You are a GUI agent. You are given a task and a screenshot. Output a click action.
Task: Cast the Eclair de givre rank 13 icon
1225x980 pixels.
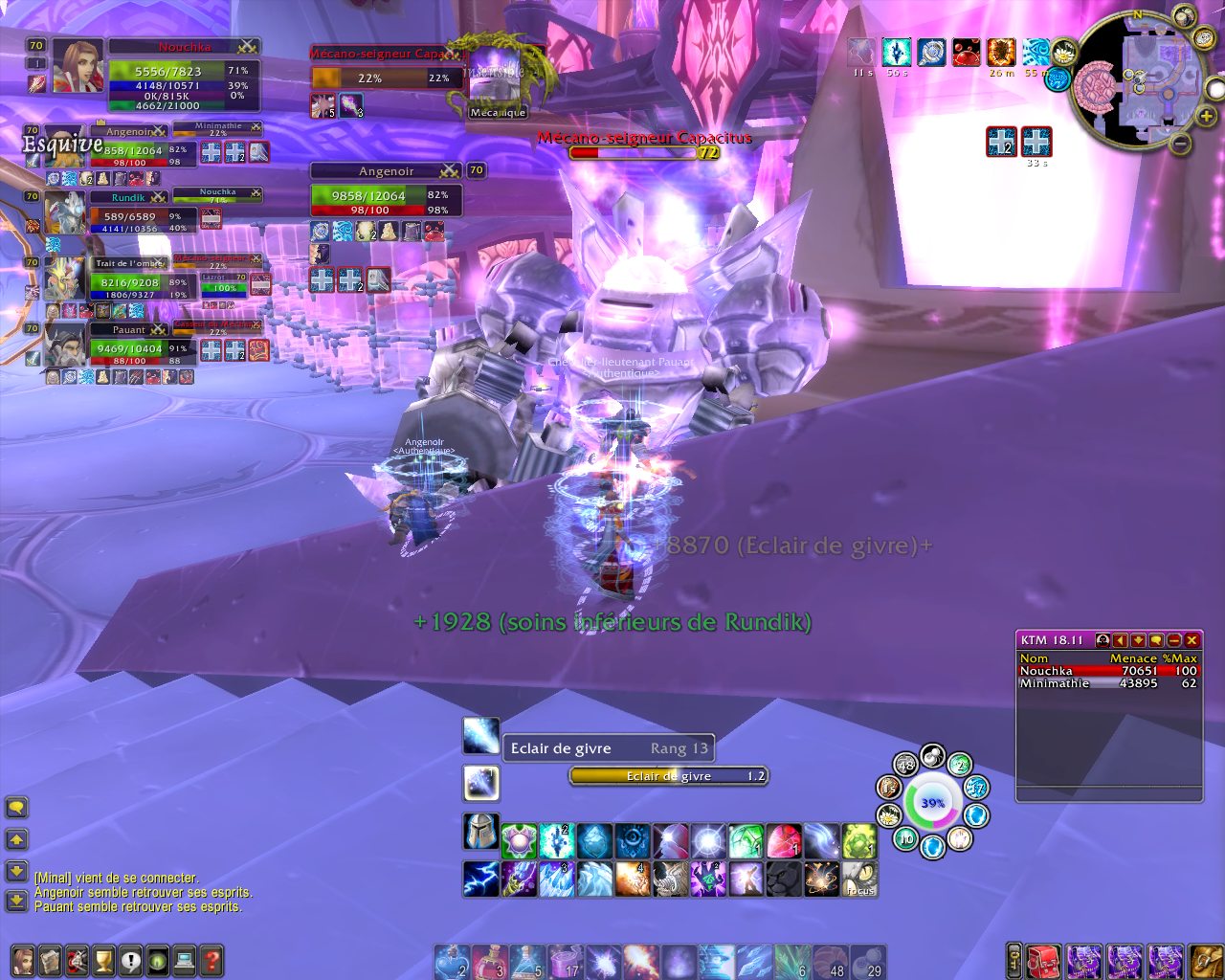point(480,735)
